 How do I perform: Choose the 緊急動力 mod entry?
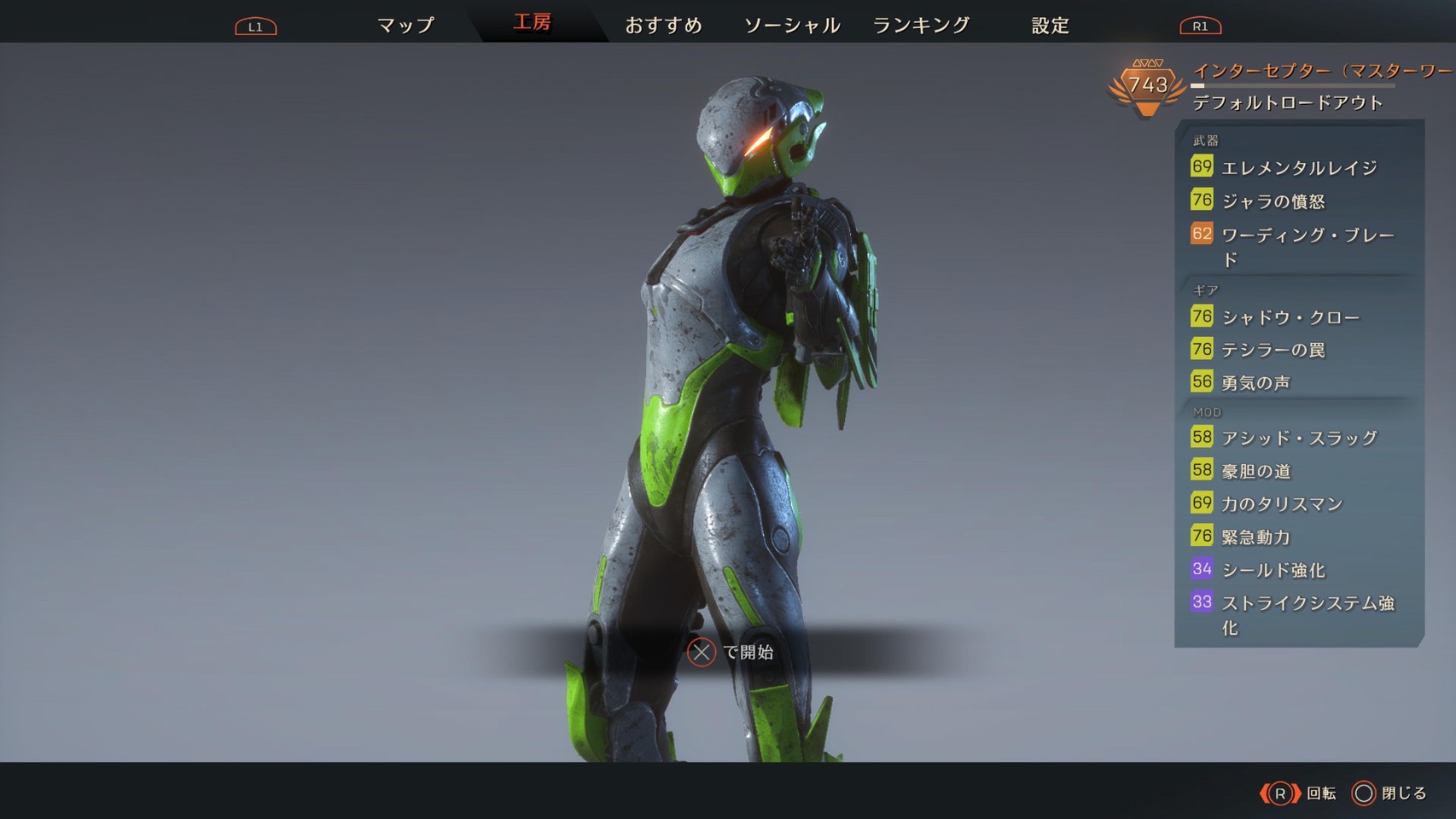pos(1255,537)
